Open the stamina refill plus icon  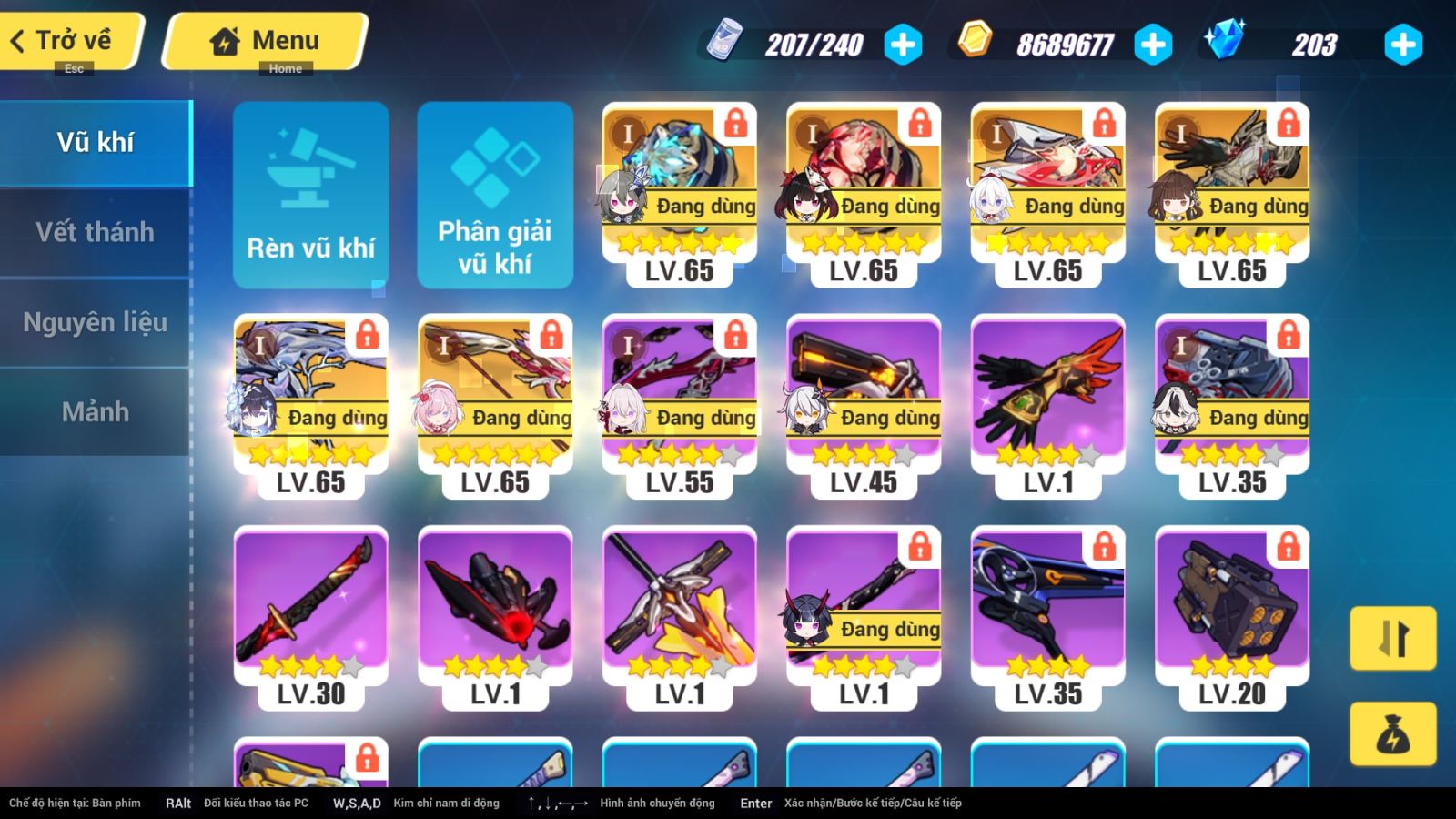click(901, 42)
